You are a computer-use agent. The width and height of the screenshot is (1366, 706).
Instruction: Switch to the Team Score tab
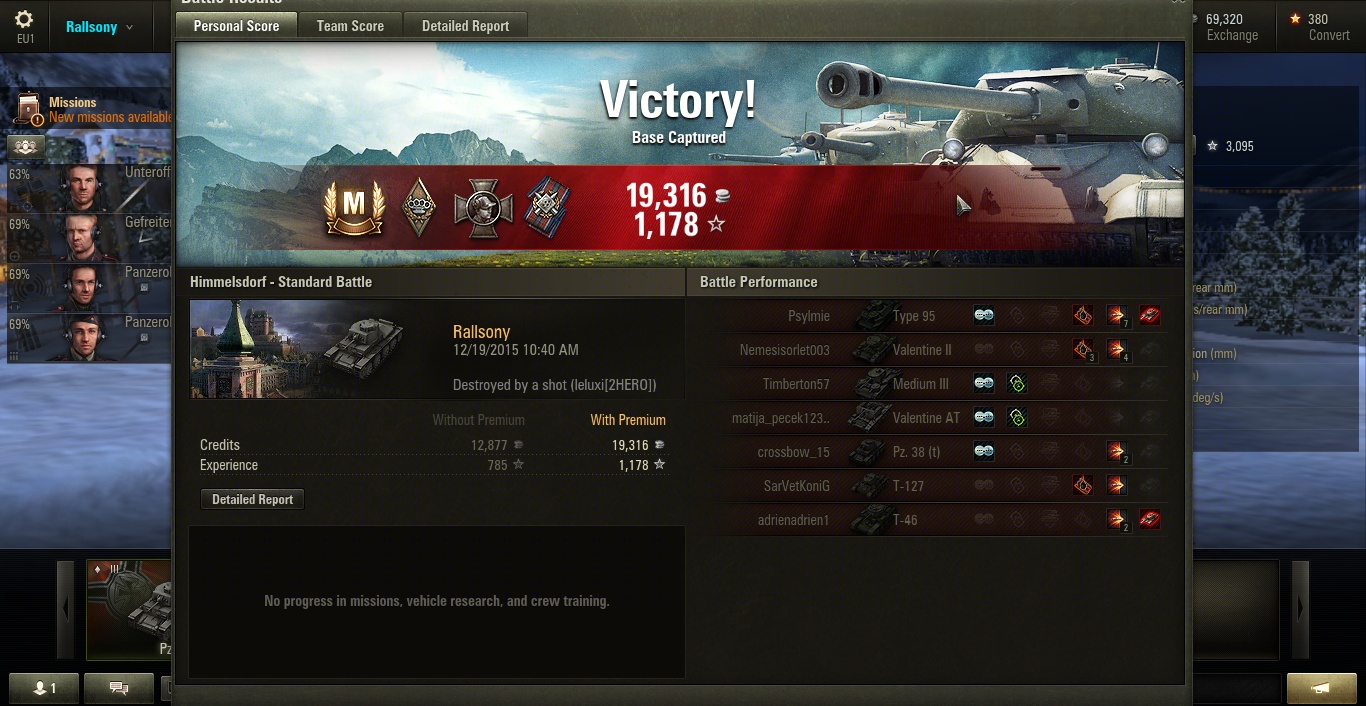(350, 26)
